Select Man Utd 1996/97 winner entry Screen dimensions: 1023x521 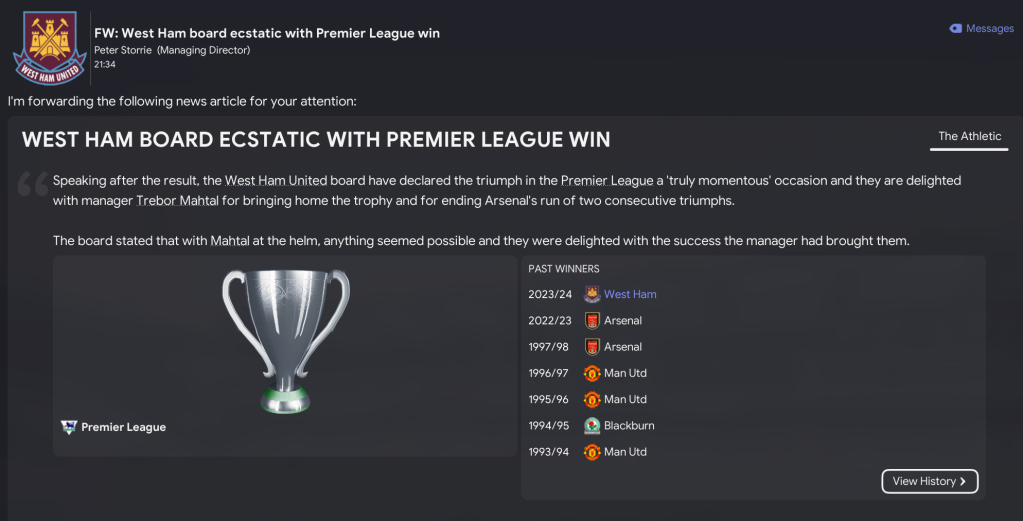[x=625, y=373]
